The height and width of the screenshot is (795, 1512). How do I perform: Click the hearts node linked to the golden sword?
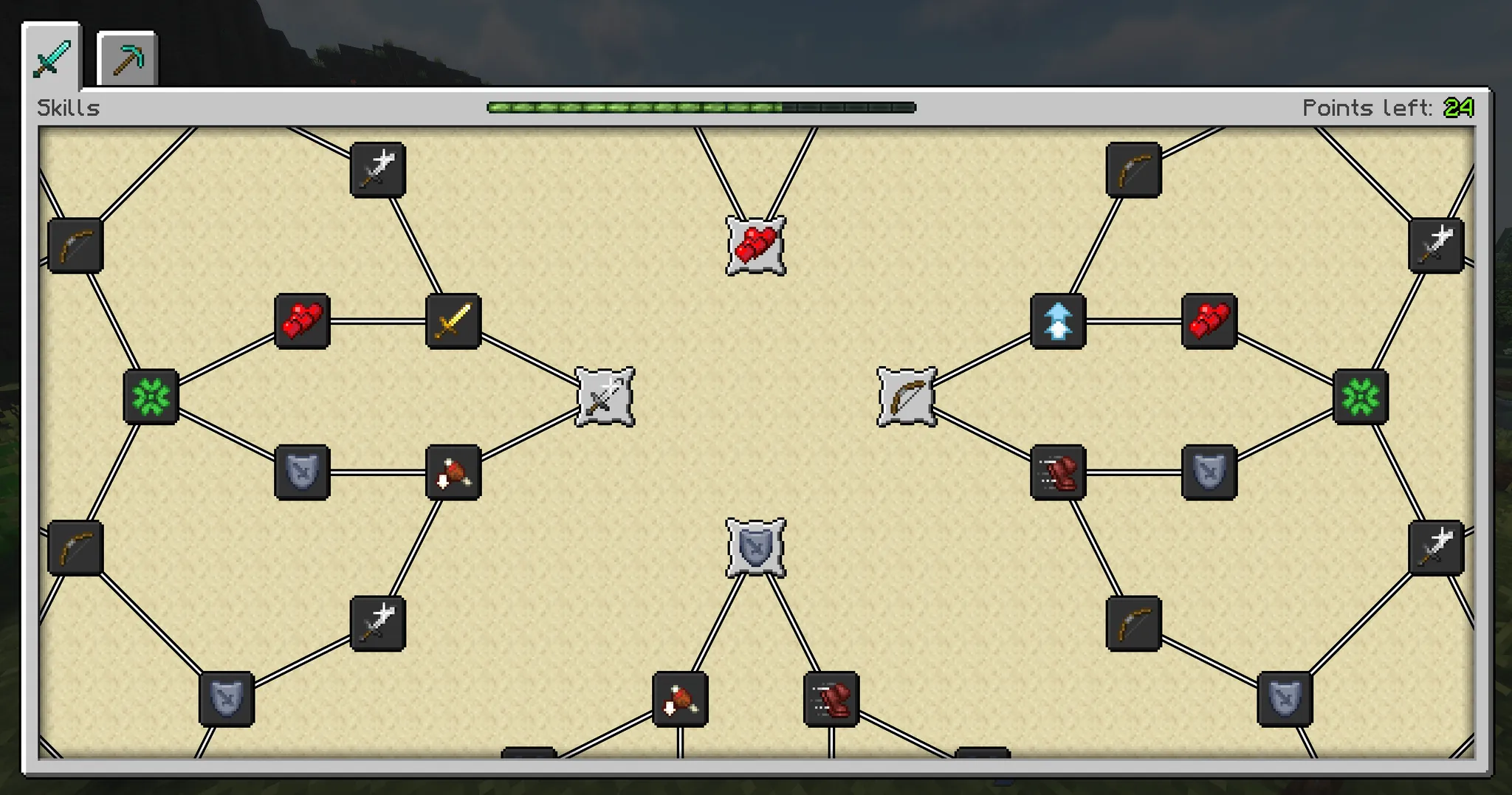(302, 321)
